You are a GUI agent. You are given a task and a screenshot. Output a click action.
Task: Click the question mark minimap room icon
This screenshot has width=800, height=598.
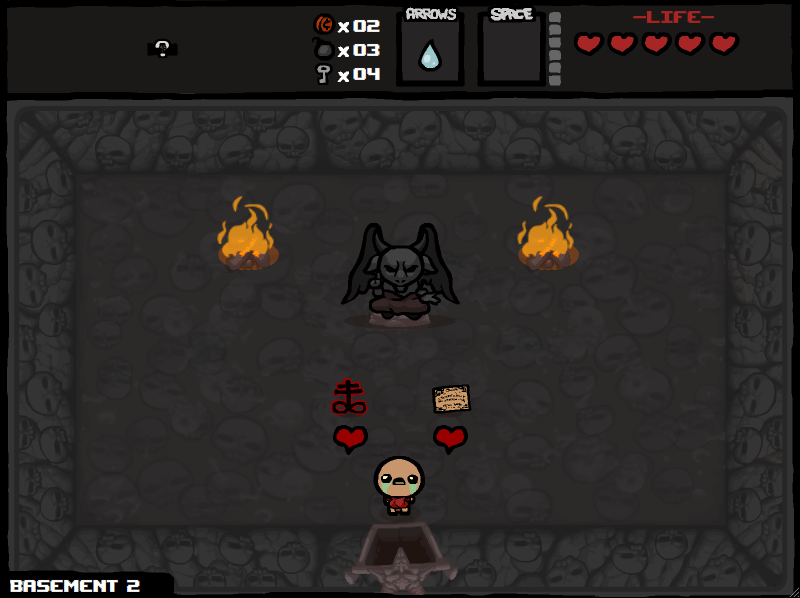pos(162,47)
